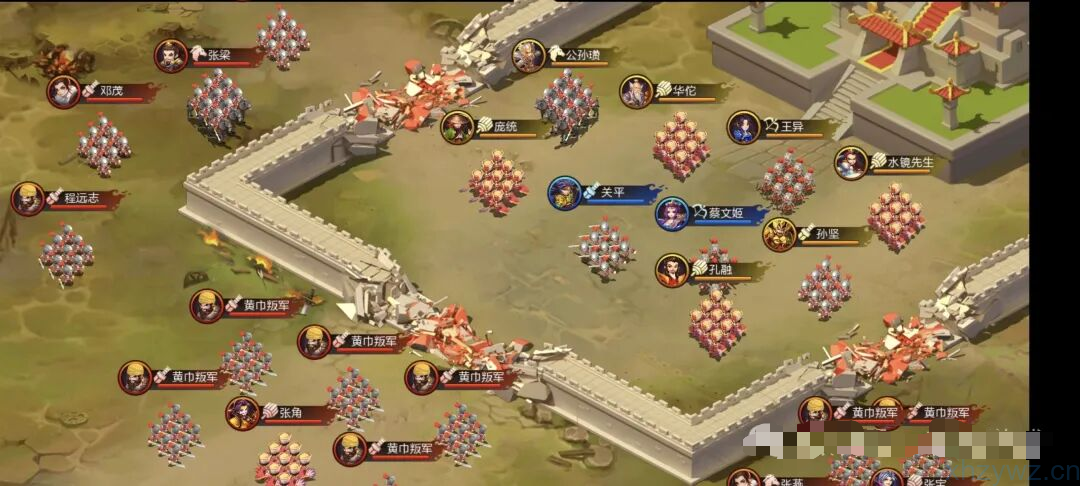Click the 孙坚 hero portrait
The width and height of the screenshot is (1080, 486).
780,234
